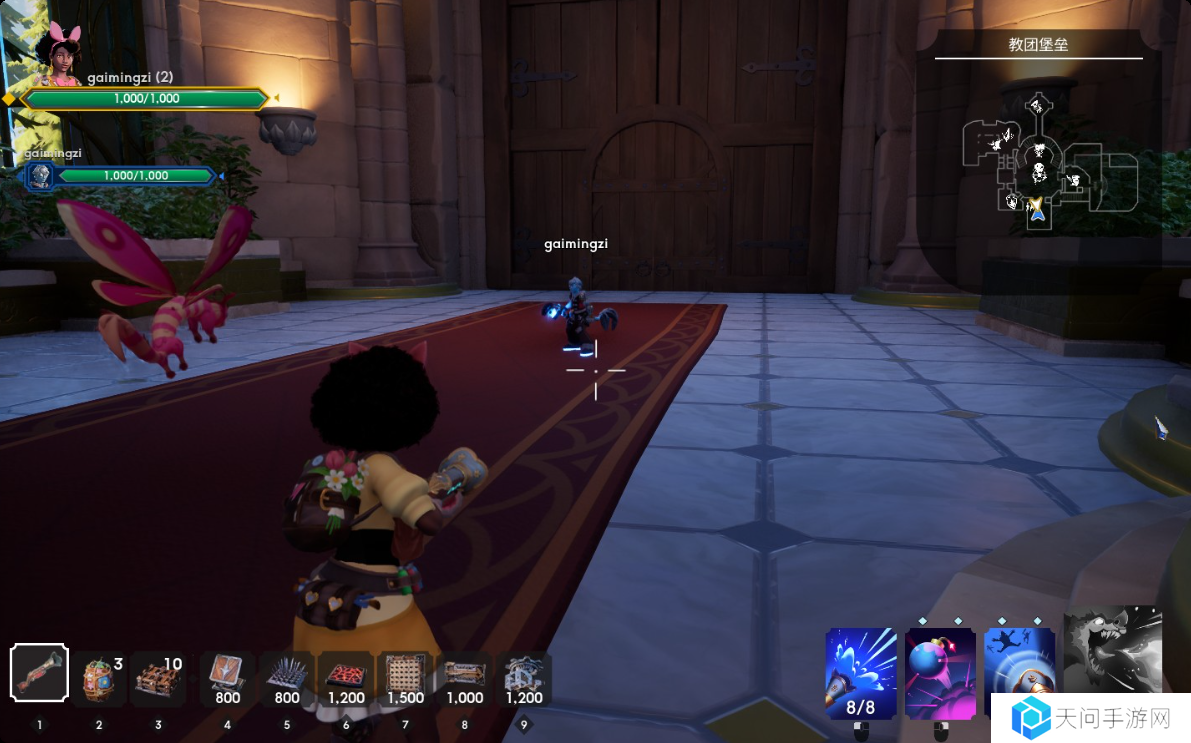Activate the blue blast primary attack ability
This screenshot has width=1191, height=743.
(x=861, y=673)
